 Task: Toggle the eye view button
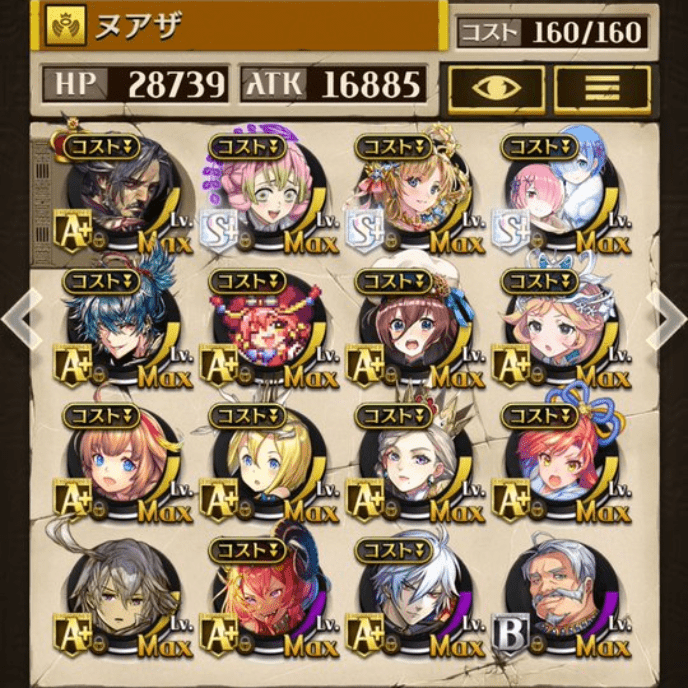(x=496, y=89)
